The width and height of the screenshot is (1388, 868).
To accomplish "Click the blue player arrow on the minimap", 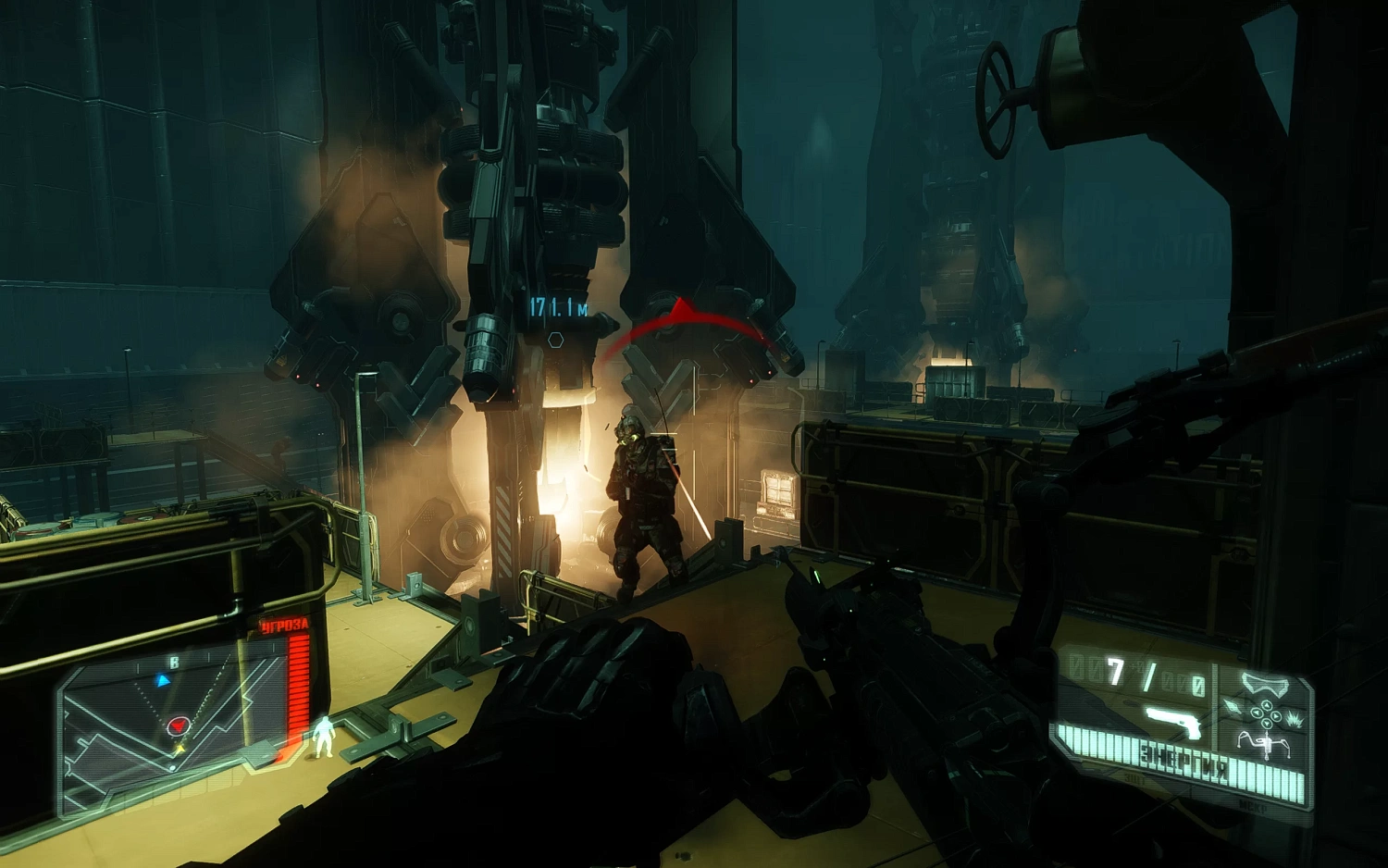I will [x=162, y=680].
